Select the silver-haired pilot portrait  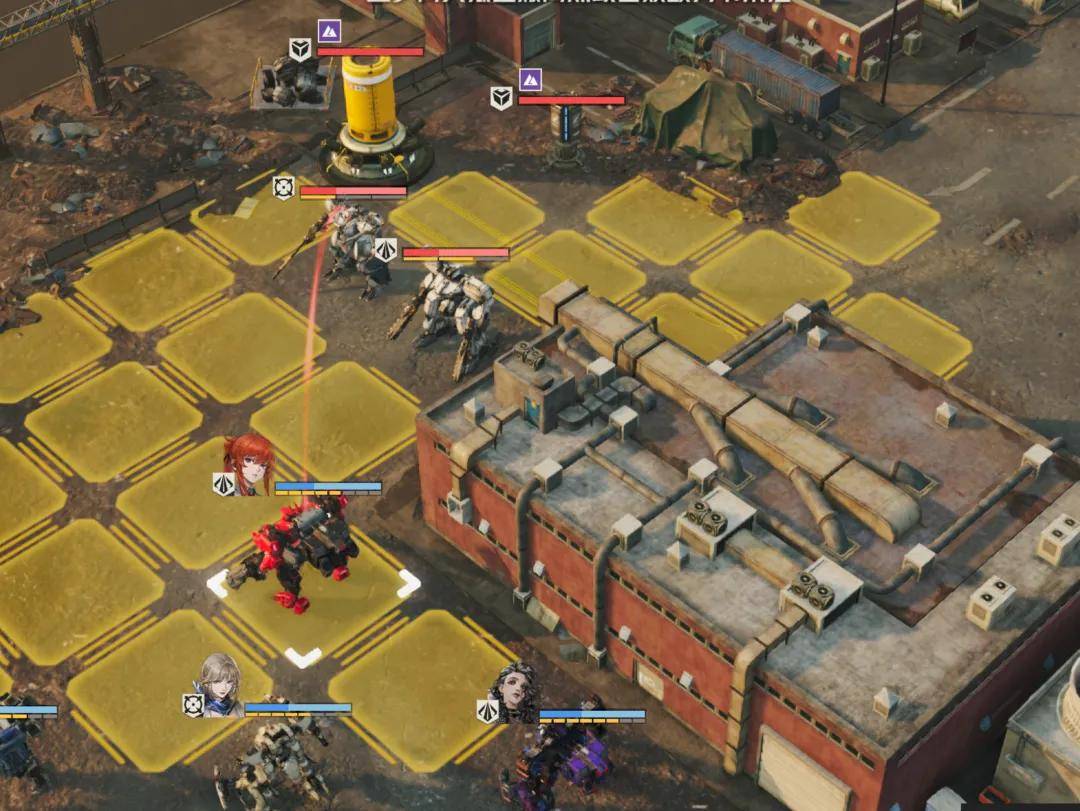coord(220,685)
